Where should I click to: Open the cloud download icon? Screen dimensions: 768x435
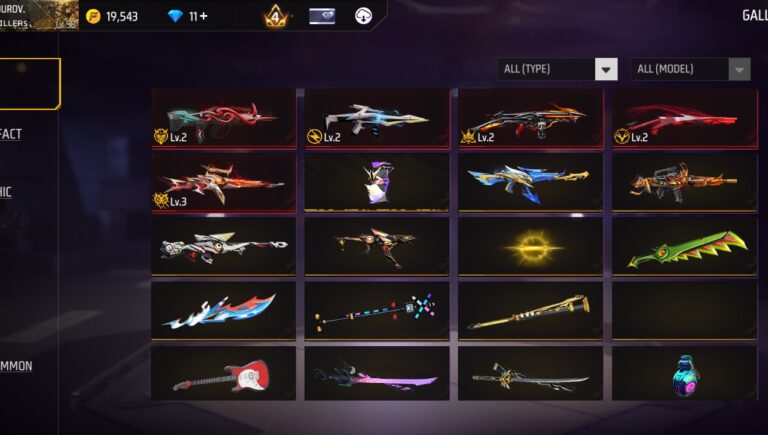click(364, 16)
